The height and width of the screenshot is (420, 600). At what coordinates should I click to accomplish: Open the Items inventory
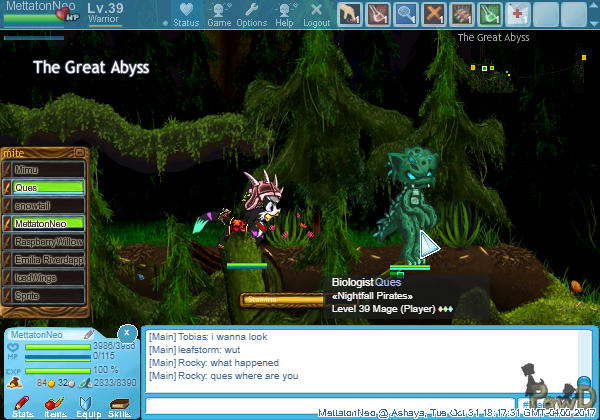click(x=55, y=406)
